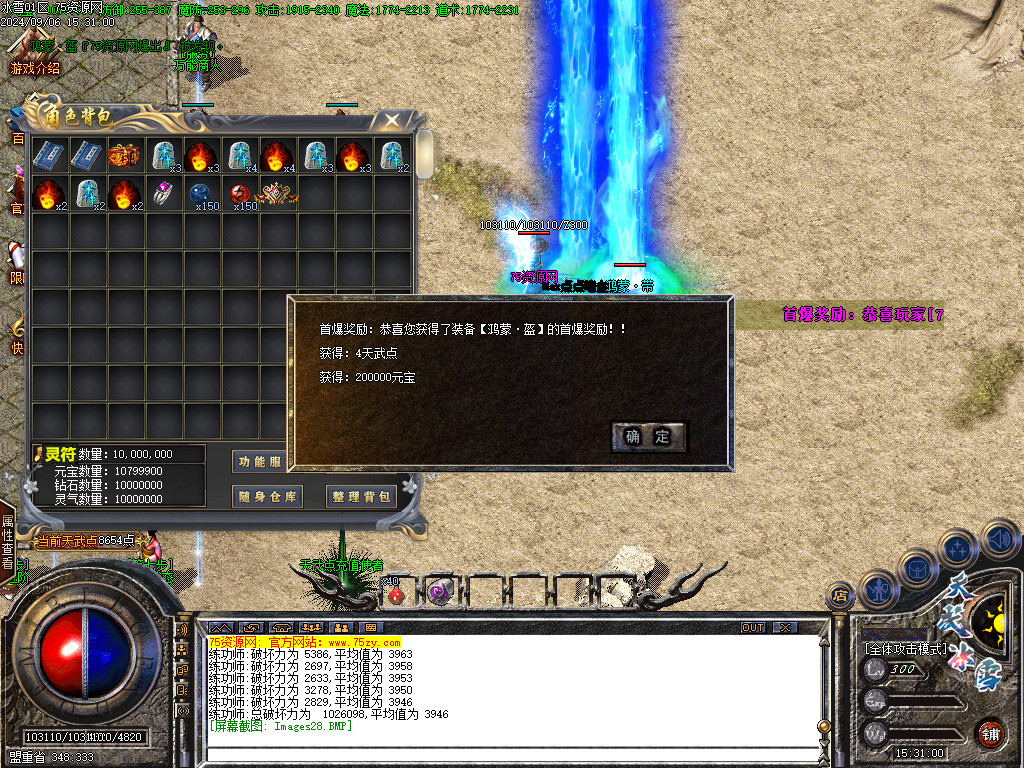Open the red 铺 stall button
The image size is (1024, 768).
990,733
